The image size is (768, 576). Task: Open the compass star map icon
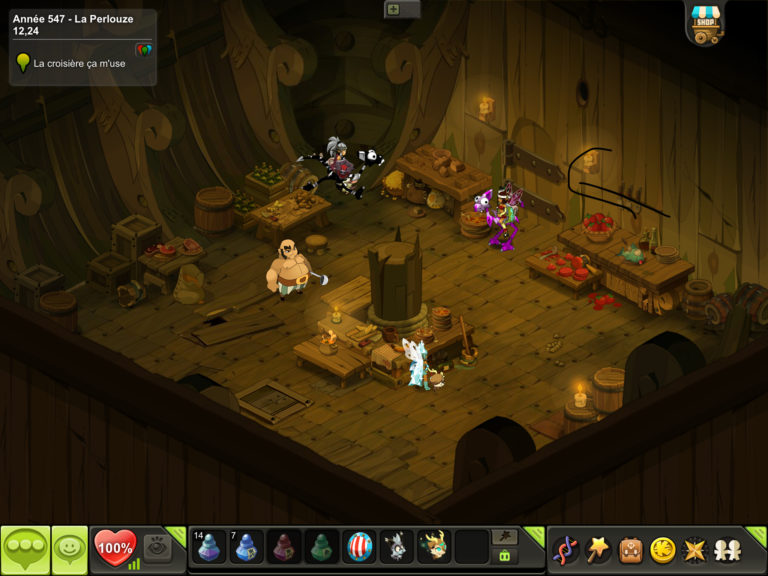click(694, 549)
